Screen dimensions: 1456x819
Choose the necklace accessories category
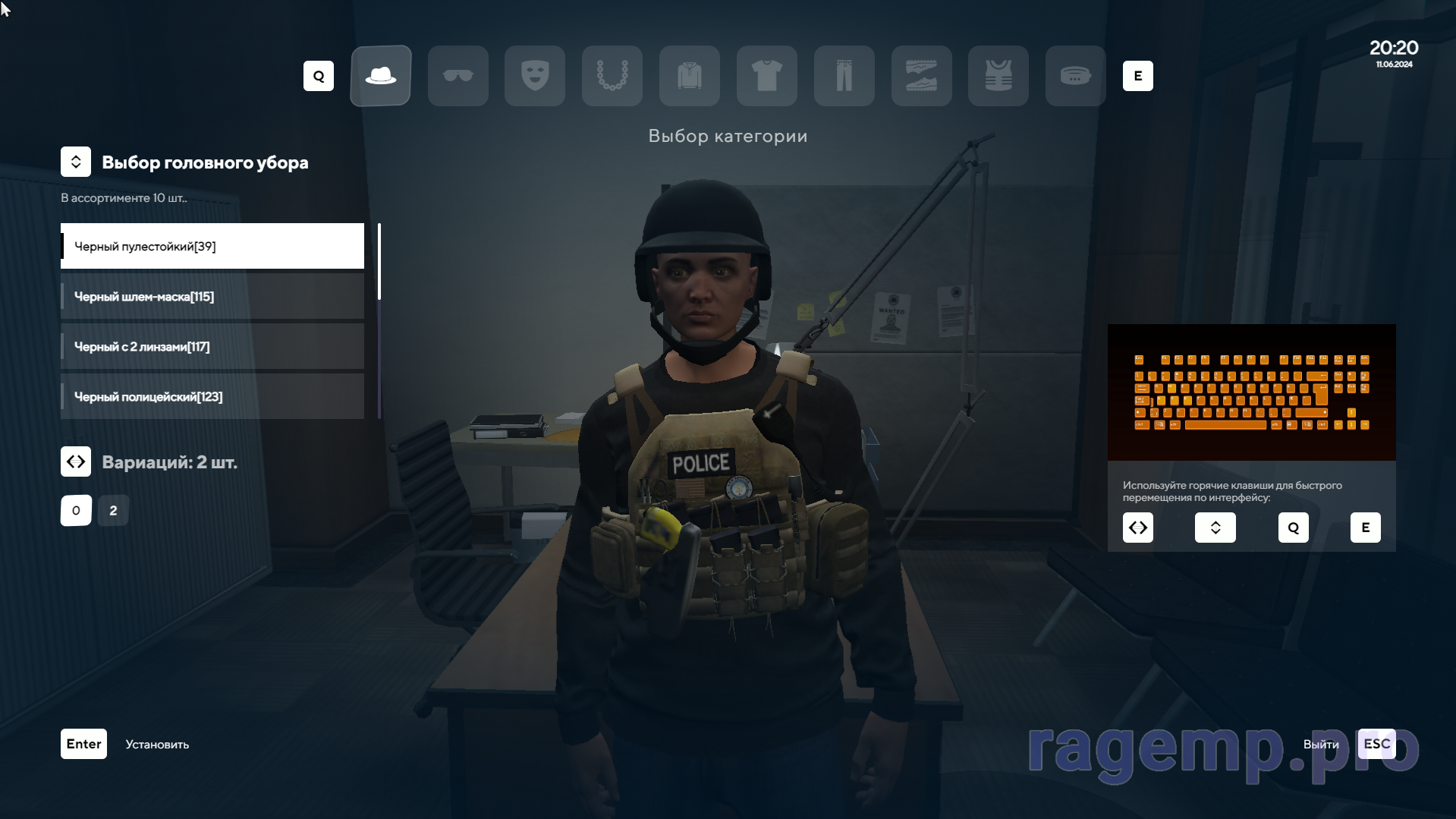point(612,76)
